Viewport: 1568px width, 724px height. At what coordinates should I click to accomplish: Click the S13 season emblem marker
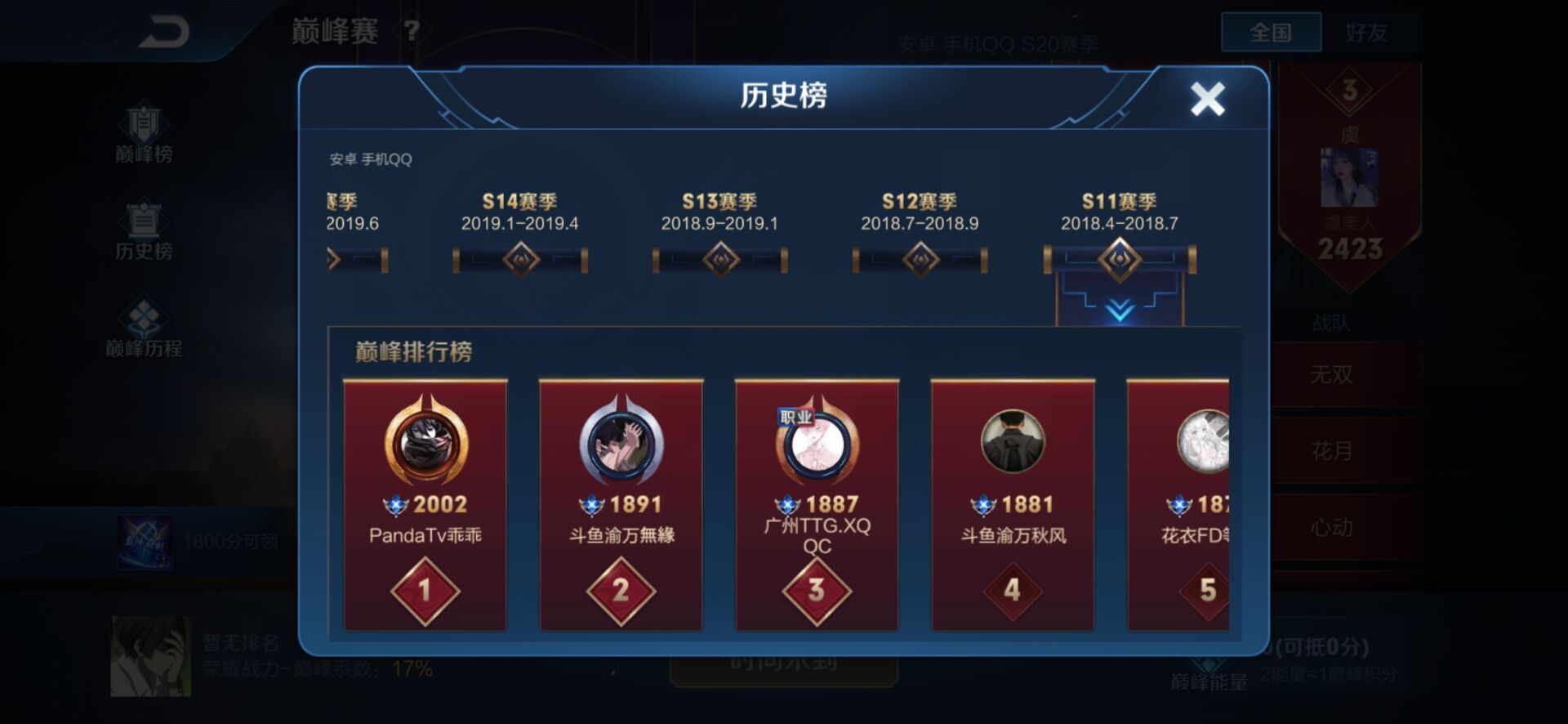pyautogui.click(x=719, y=258)
